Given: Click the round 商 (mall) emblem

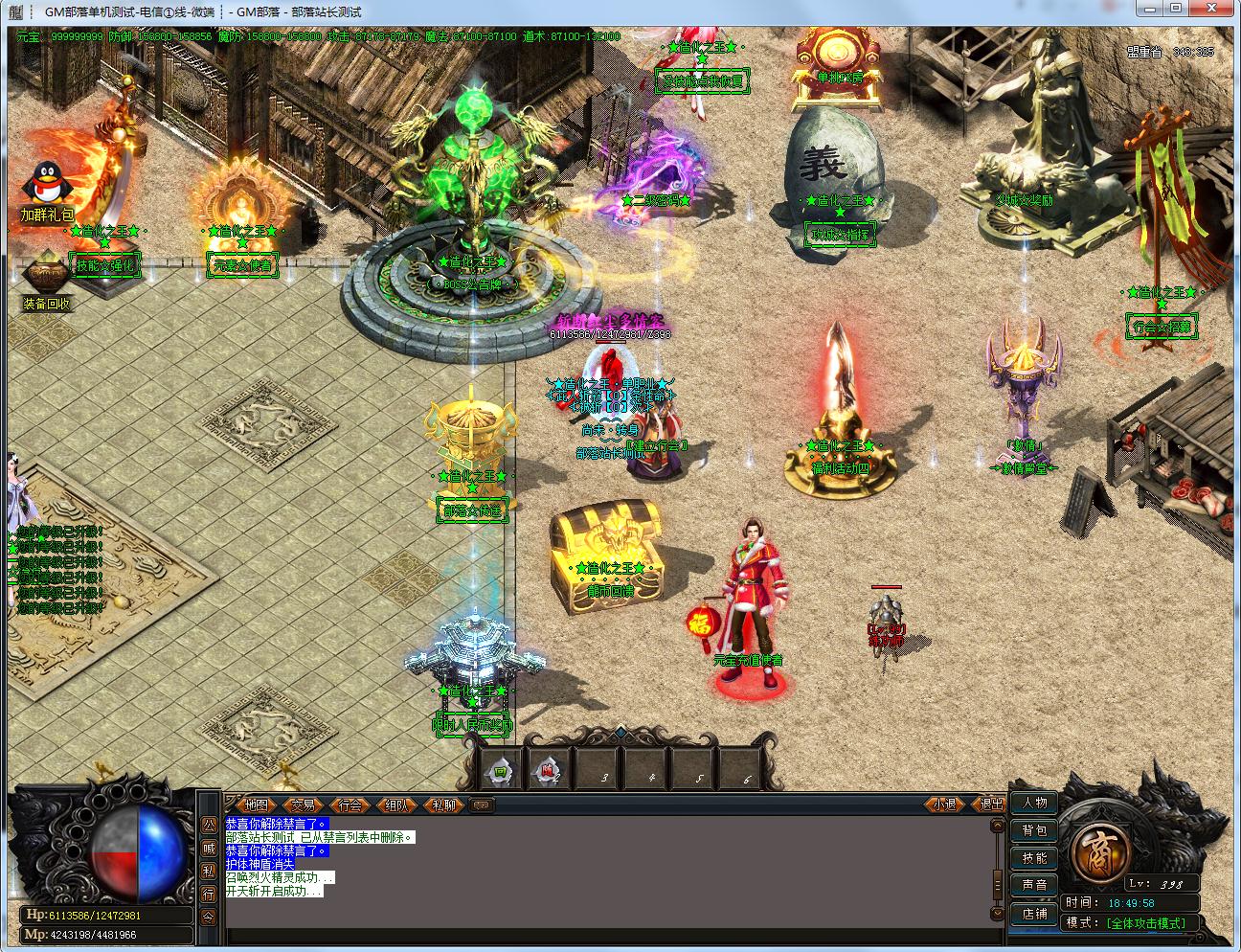Looking at the screenshot, I should tap(1096, 850).
